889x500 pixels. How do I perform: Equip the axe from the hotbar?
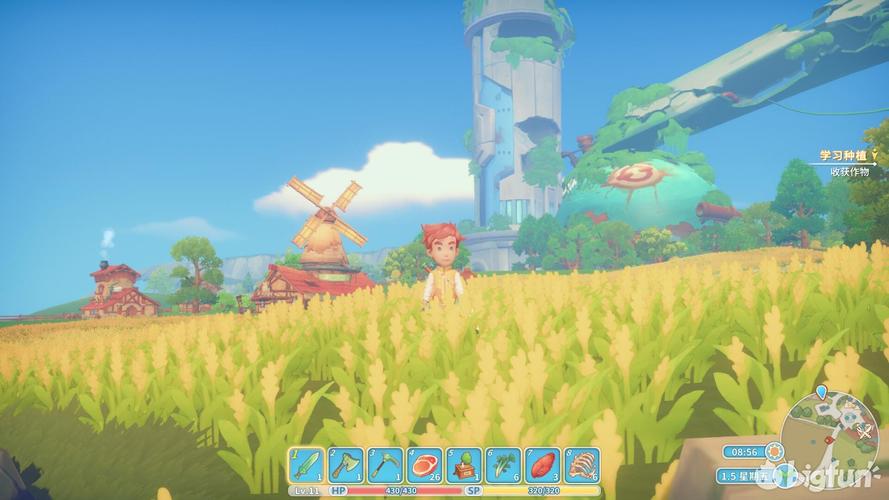tap(346, 464)
